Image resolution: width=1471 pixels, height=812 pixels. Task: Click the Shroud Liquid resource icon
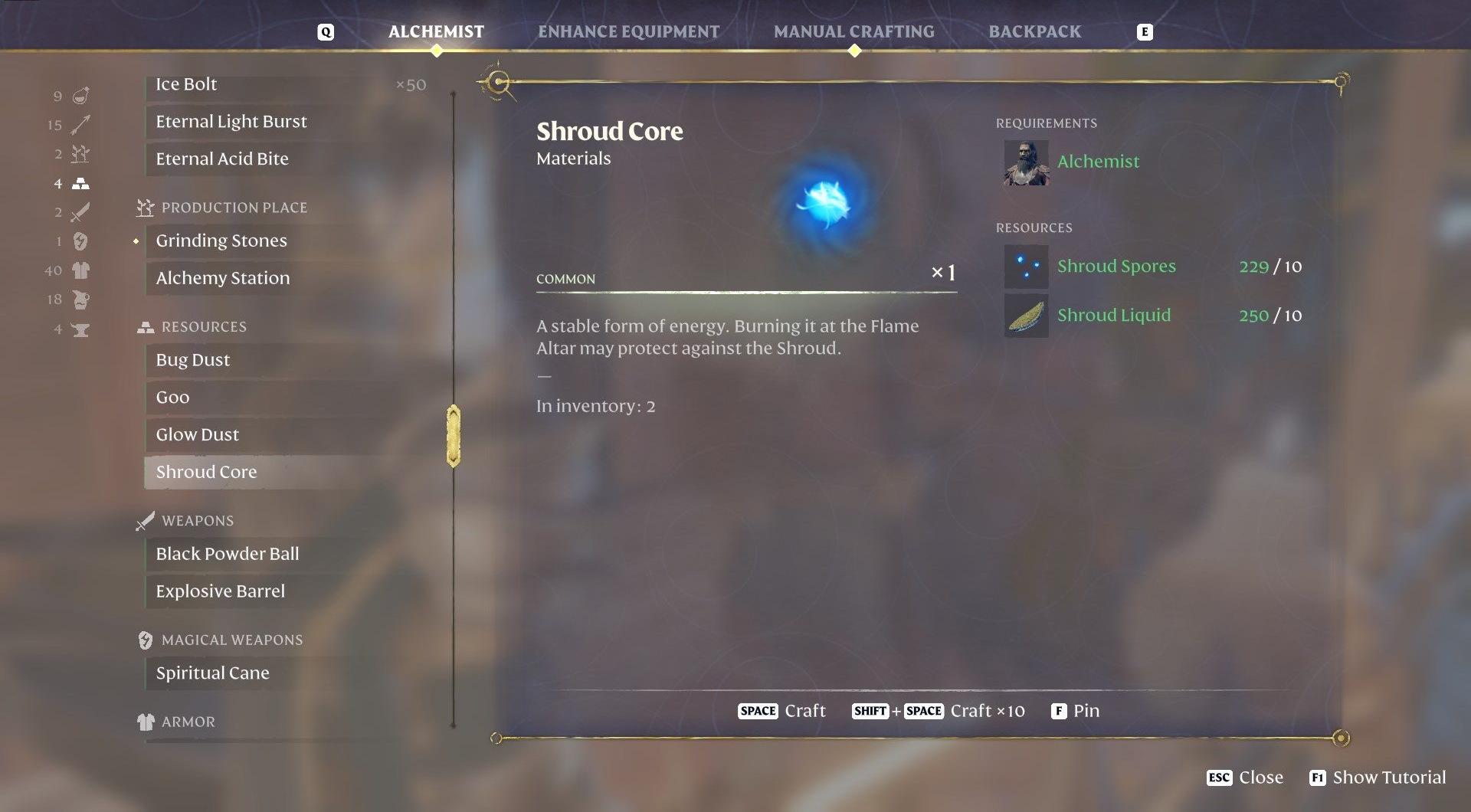(1026, 315)
